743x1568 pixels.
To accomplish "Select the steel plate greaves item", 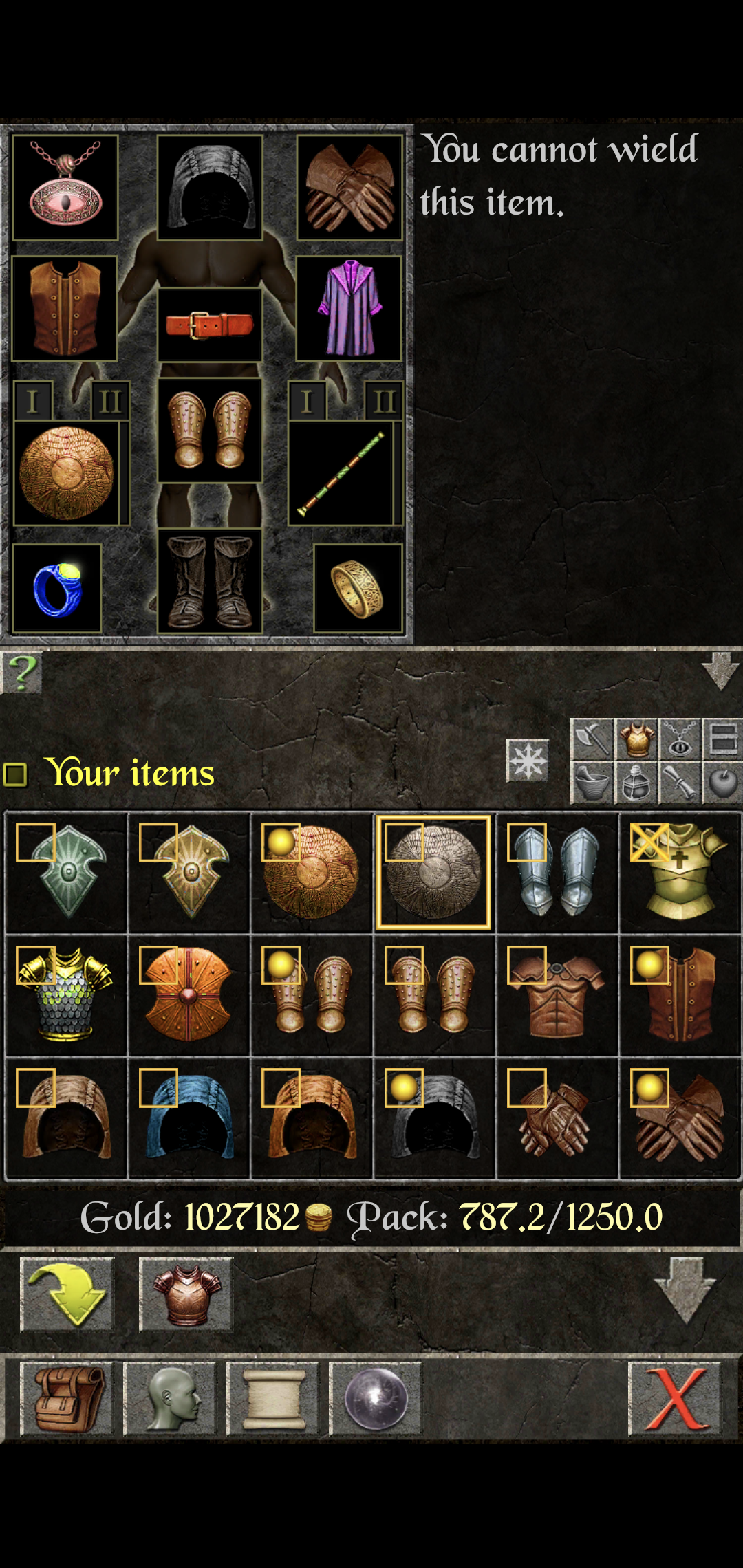I will click(x=557, y=872).
